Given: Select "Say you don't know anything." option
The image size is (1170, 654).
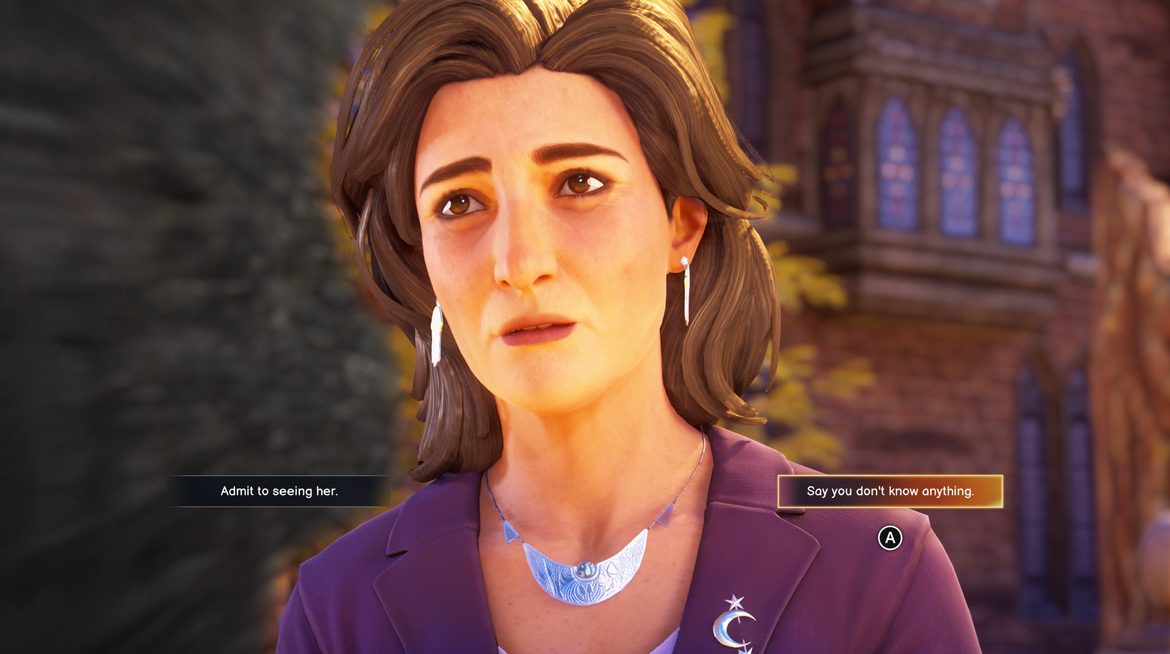Looking at the screenshot, I should 890,491.
